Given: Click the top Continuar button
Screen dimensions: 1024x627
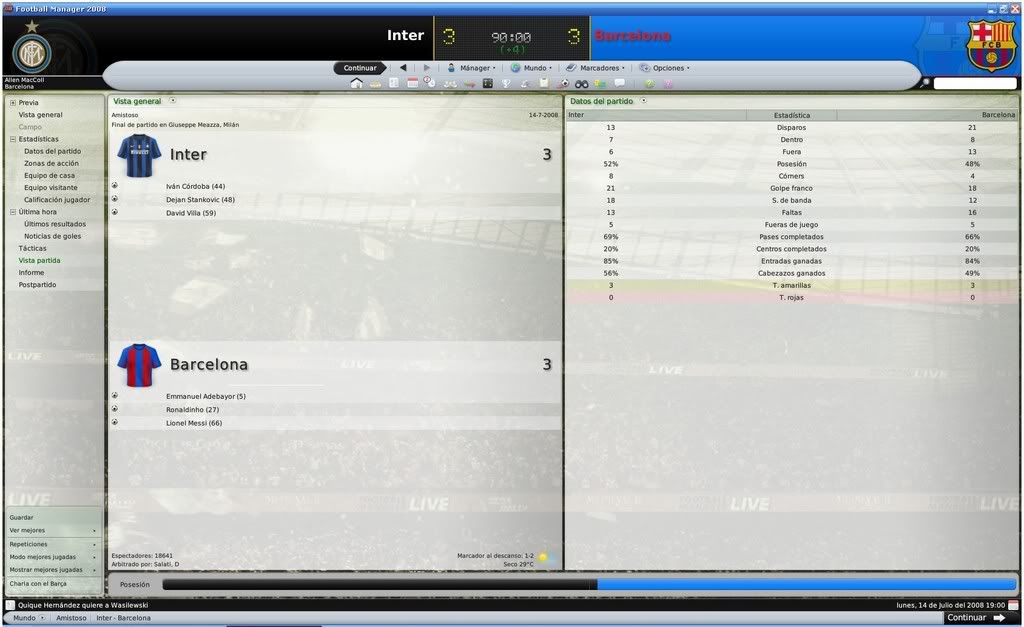Looking at the screenshot, I should pyautogui.click(x=360, y=68).
